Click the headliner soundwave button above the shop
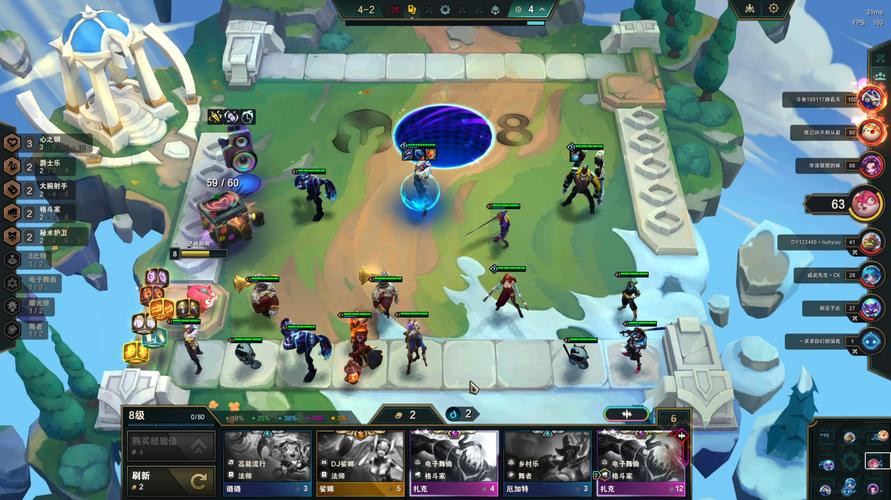Viewport: 891px width, 500px height. 626,414
